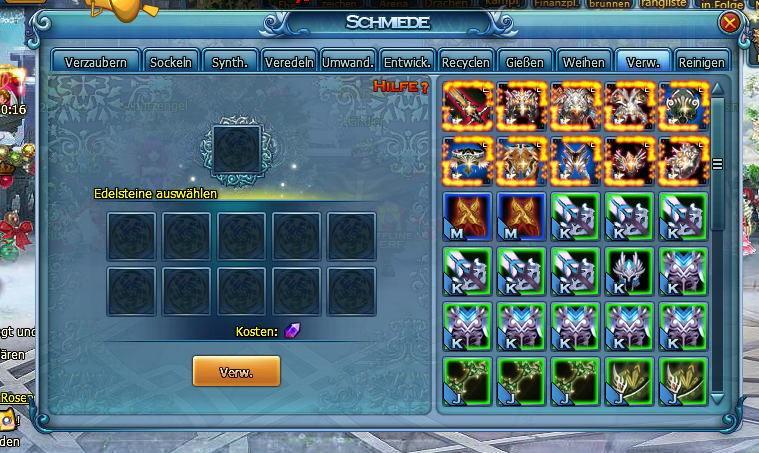Switch to the Veredeln tab
This screenshot has height=453, width=759.
pos(289,62)
